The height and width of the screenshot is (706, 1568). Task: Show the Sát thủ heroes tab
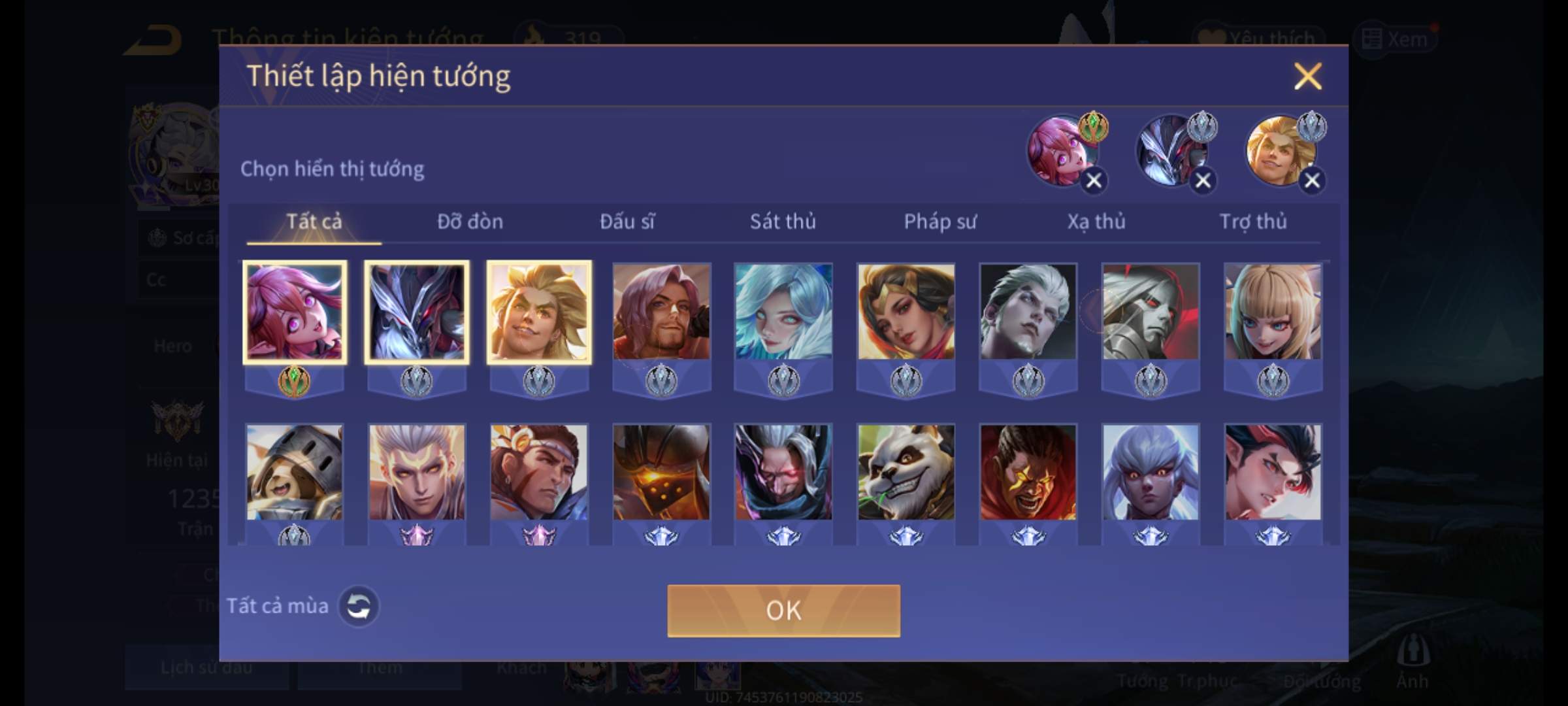783,222
